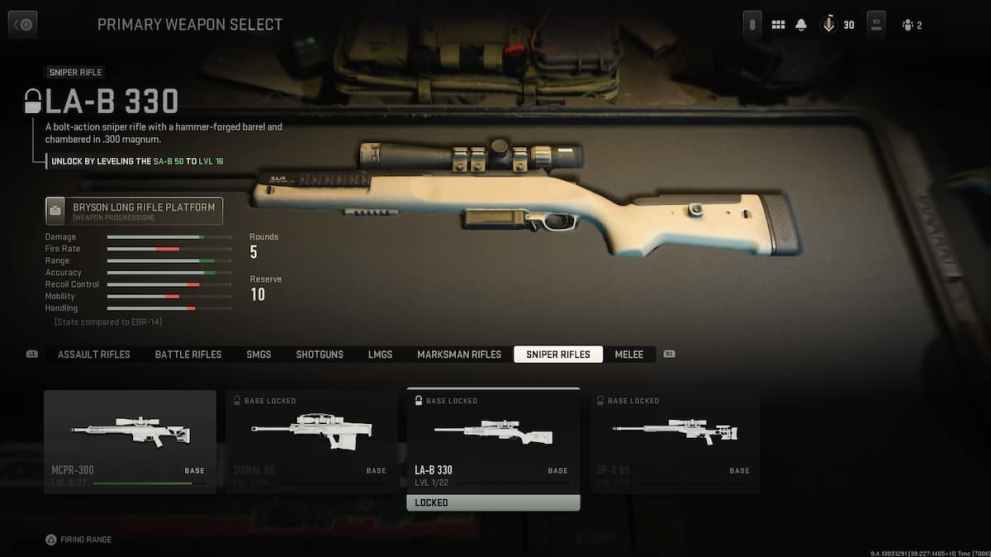Select the SMGs tab
Viewport: 991px width, 557px height.
(259, 355)
